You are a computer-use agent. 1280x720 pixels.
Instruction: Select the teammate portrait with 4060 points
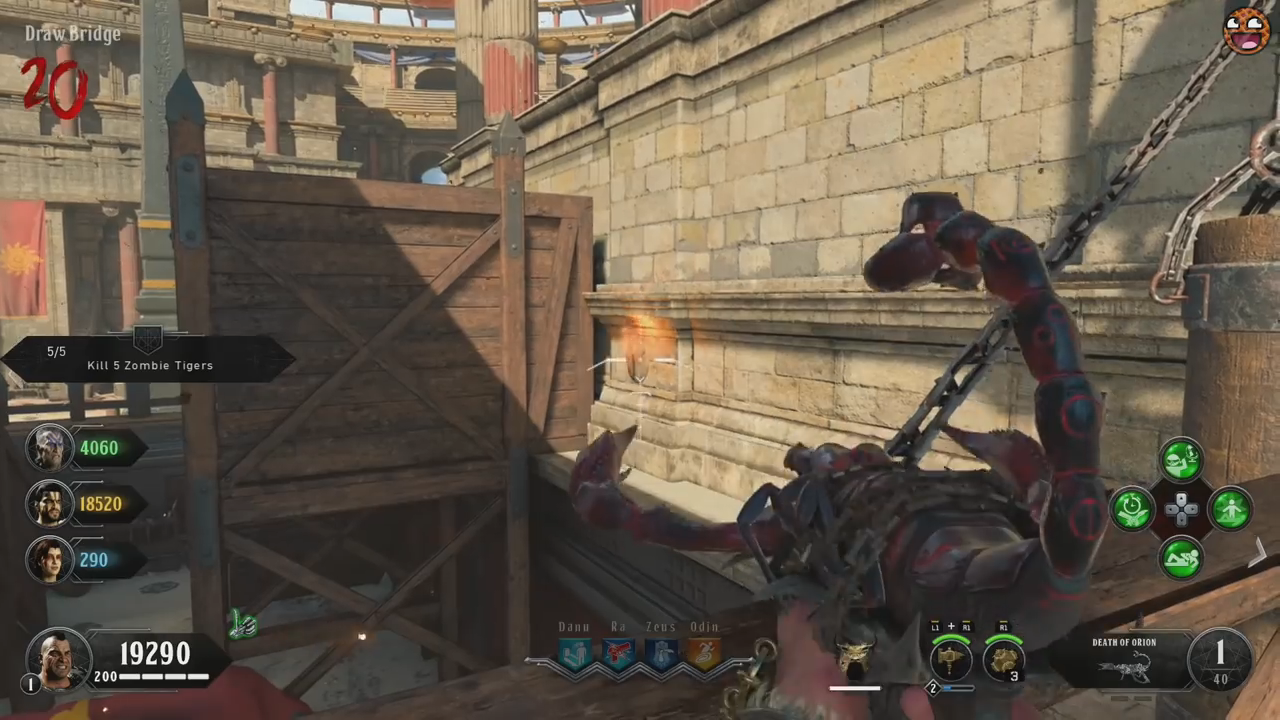pos(49,448)
